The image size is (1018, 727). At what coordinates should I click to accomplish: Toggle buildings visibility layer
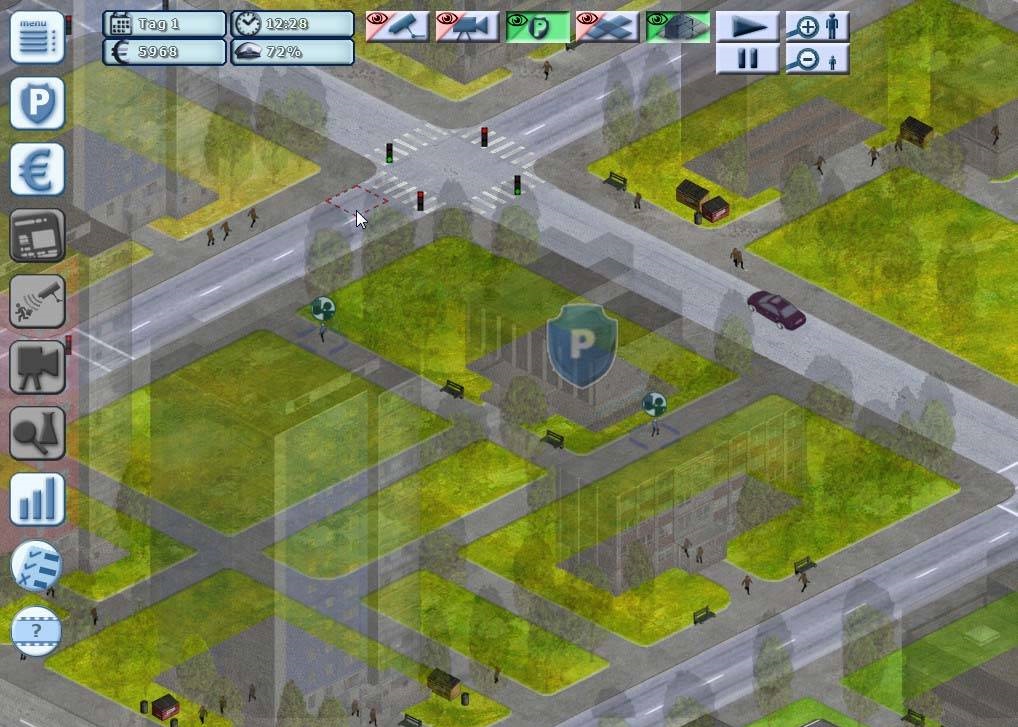(677, 26)
